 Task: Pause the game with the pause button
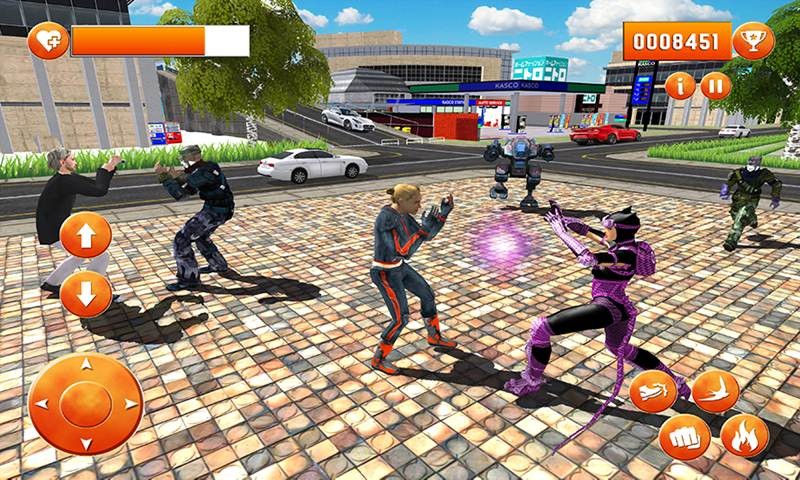[x=715, y=86]
